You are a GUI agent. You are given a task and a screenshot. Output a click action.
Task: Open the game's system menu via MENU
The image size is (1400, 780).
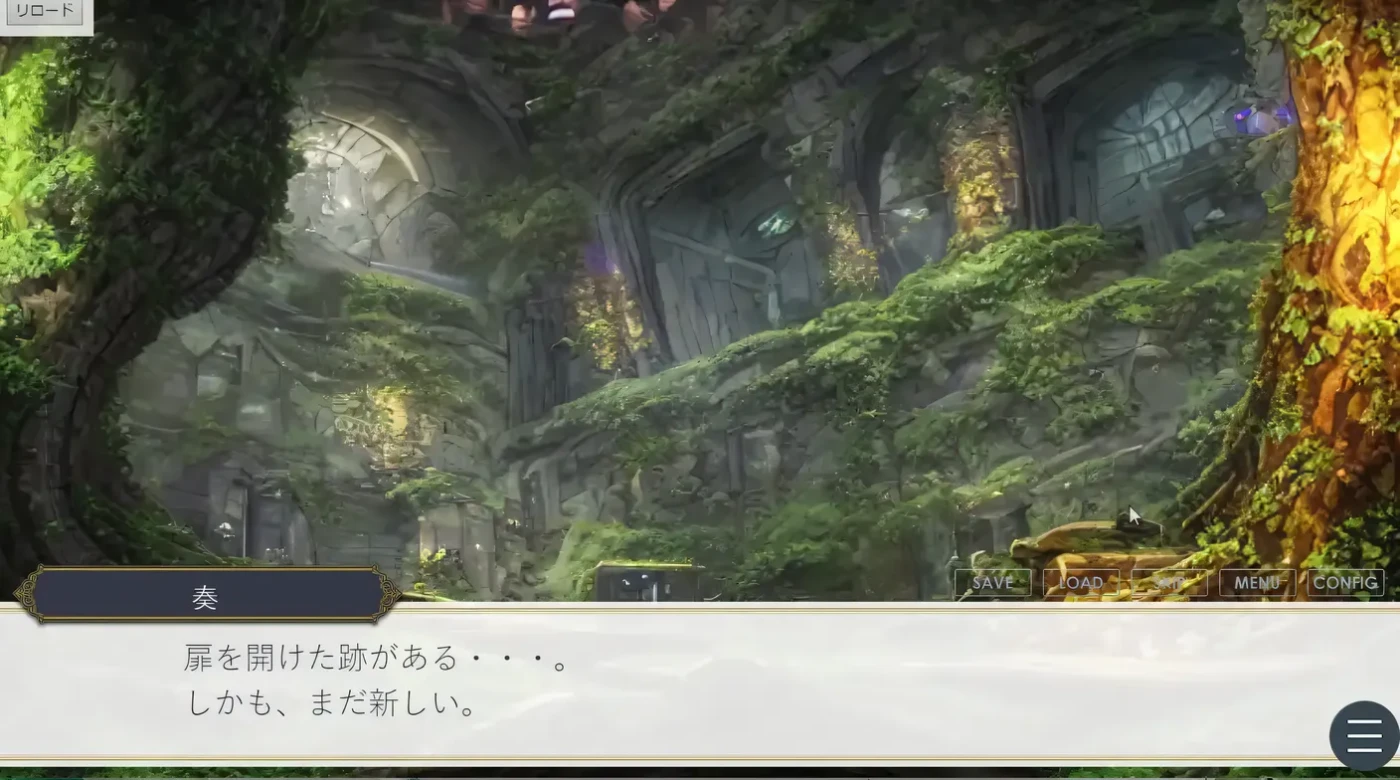pyautogui.click(x=1257, y=582)
